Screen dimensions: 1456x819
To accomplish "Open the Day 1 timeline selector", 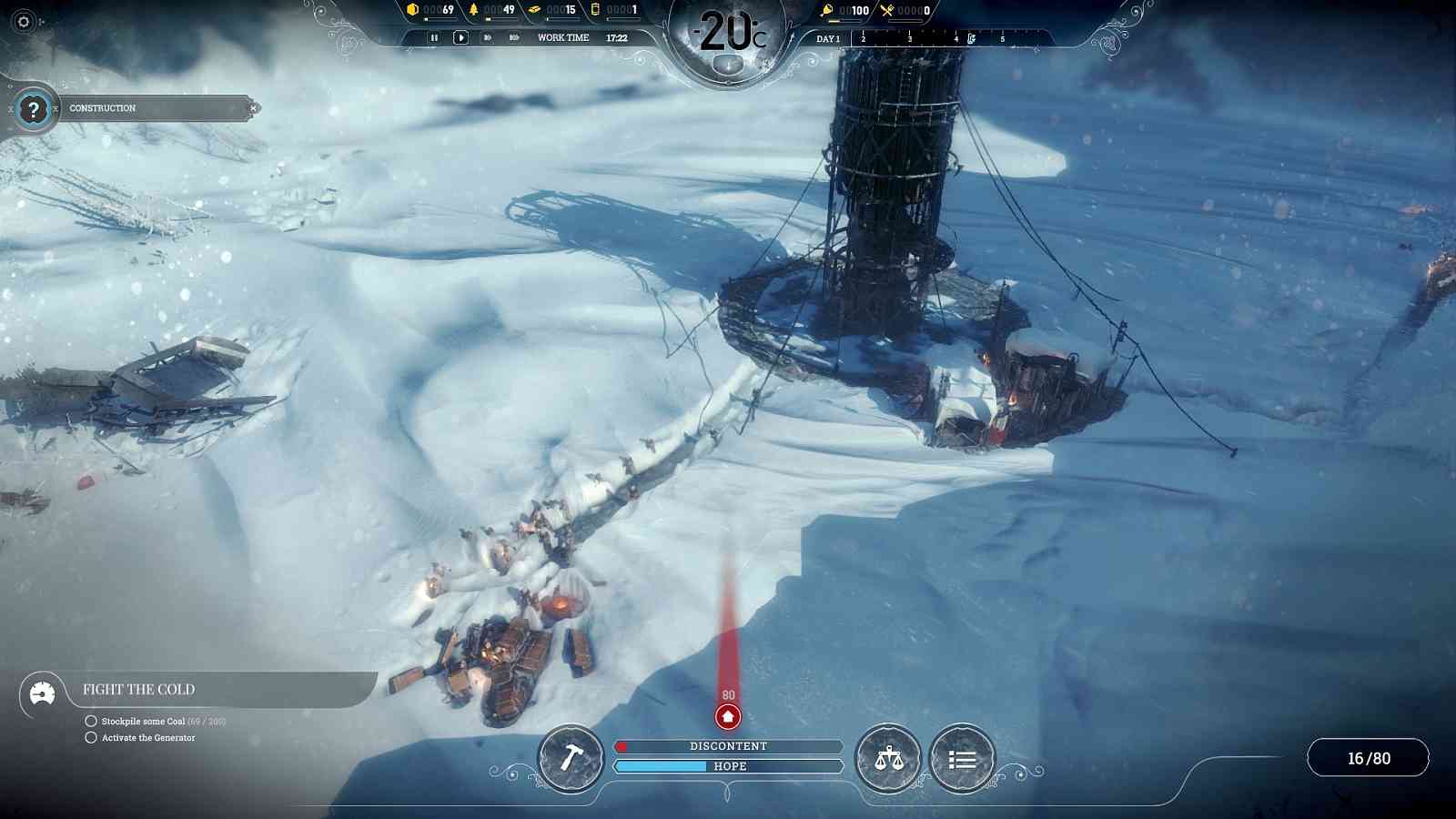I will (828, 40).
